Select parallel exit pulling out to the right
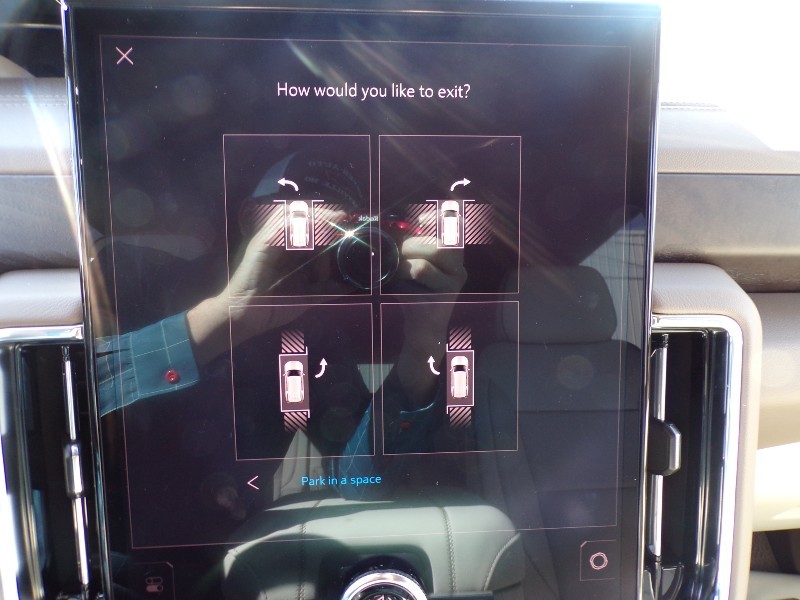This screenshot has width=800, height=600. pyautogui.click(x=302, y=378)
